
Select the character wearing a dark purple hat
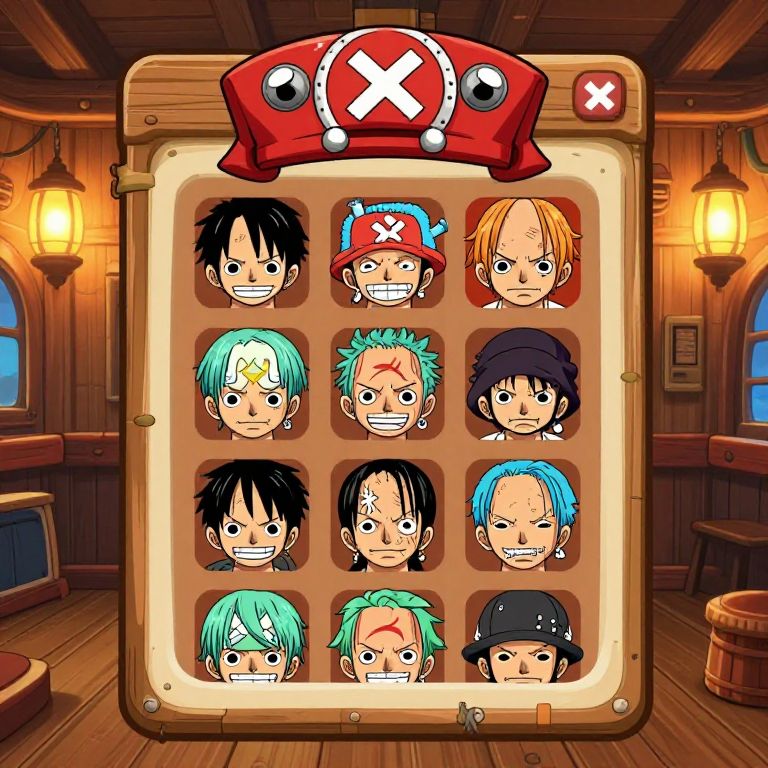[522, 384]
